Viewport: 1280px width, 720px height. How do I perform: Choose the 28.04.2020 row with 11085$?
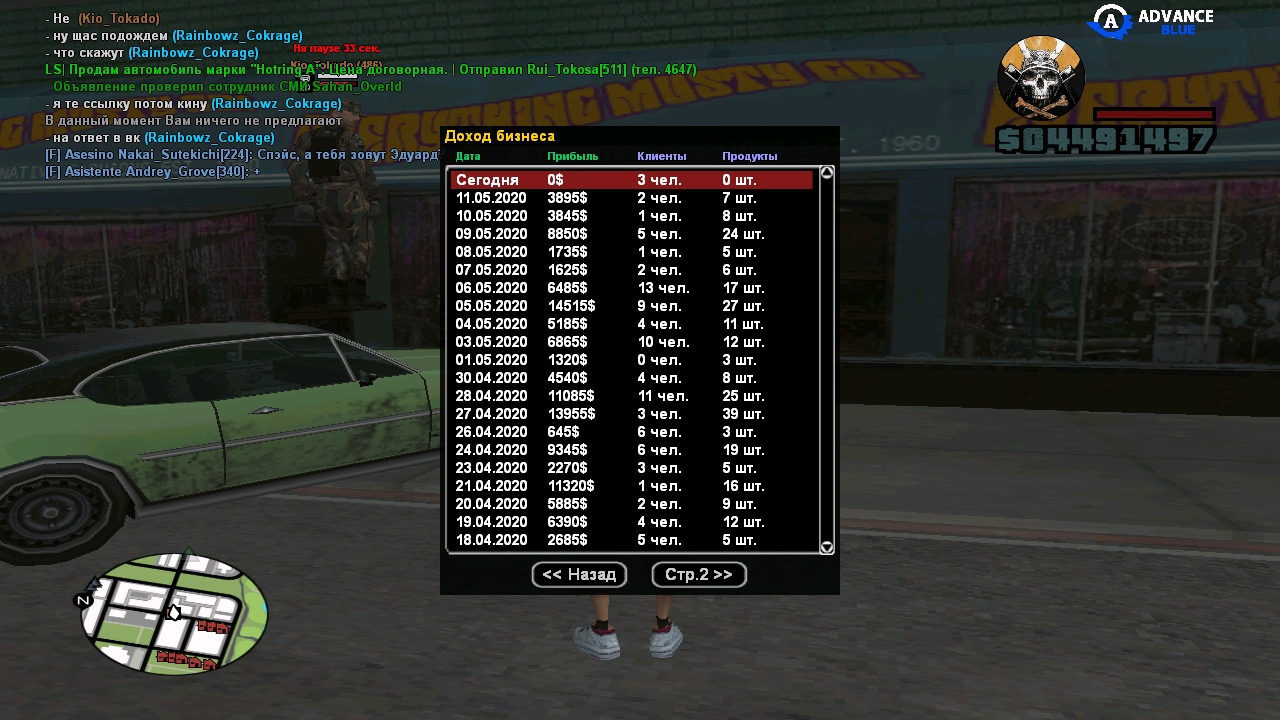click(631, 396)
